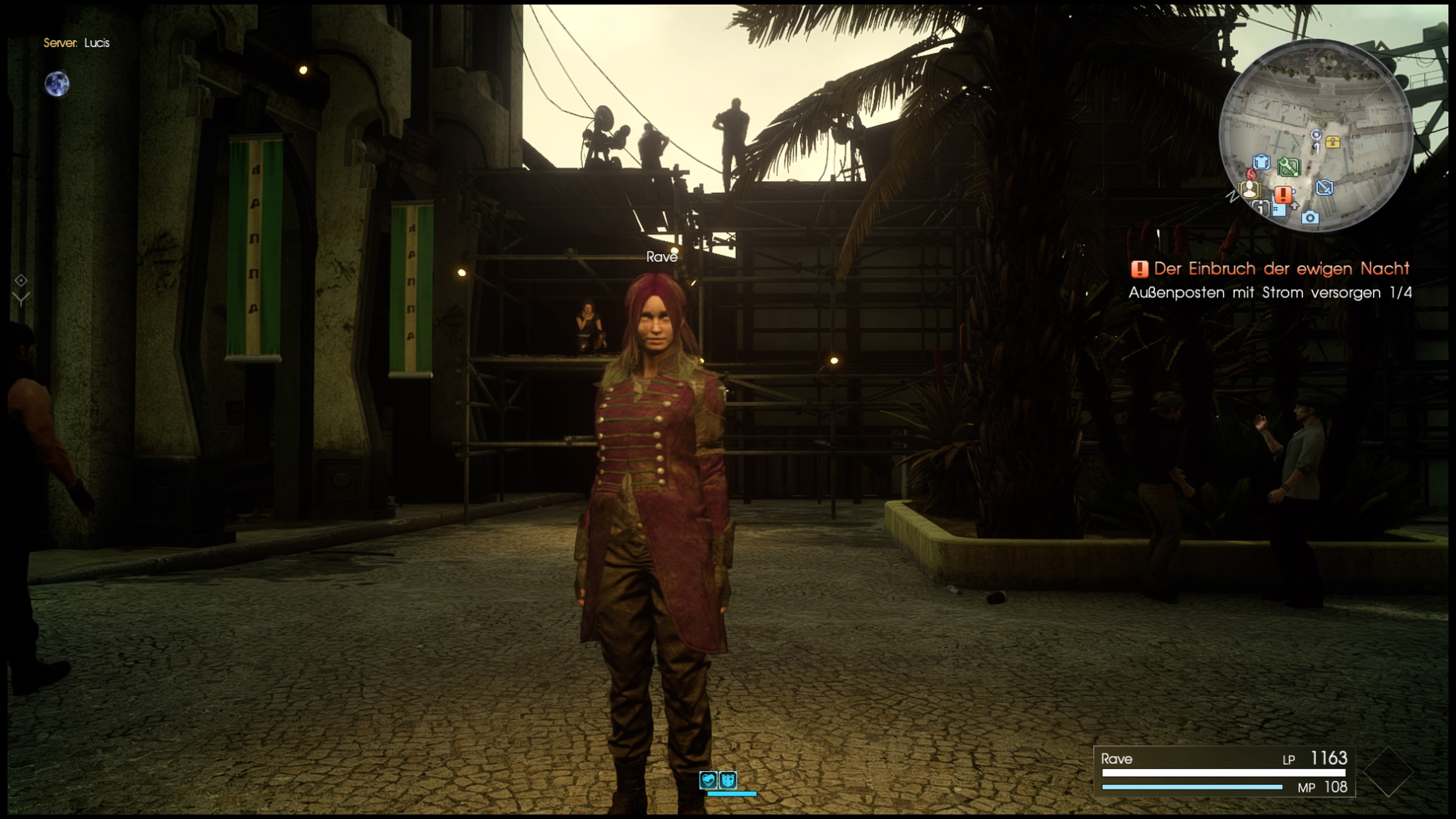
Task: Click the shield buff status icon
Action: (728, 780)
